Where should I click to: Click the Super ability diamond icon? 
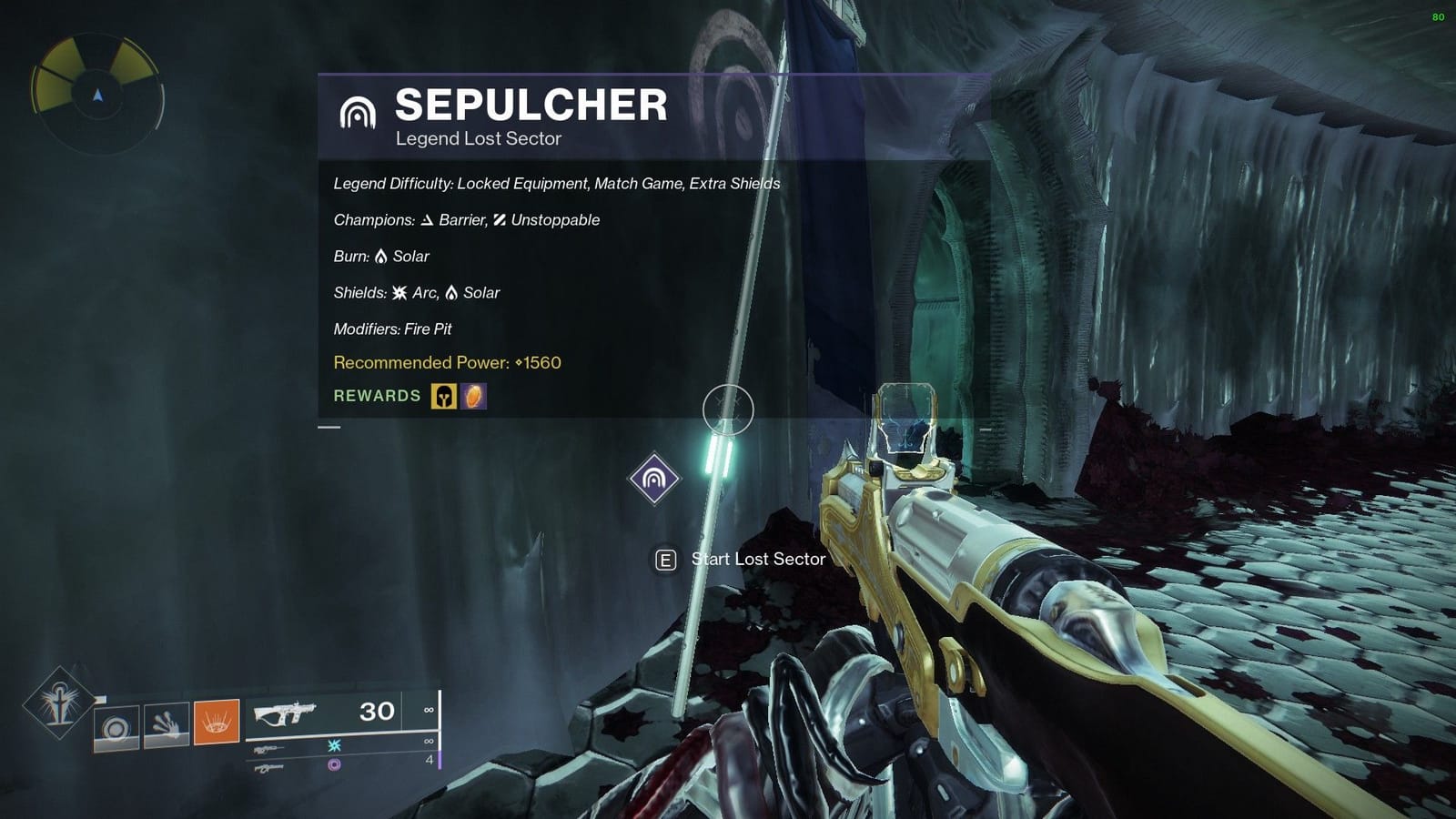coord(58,702)
